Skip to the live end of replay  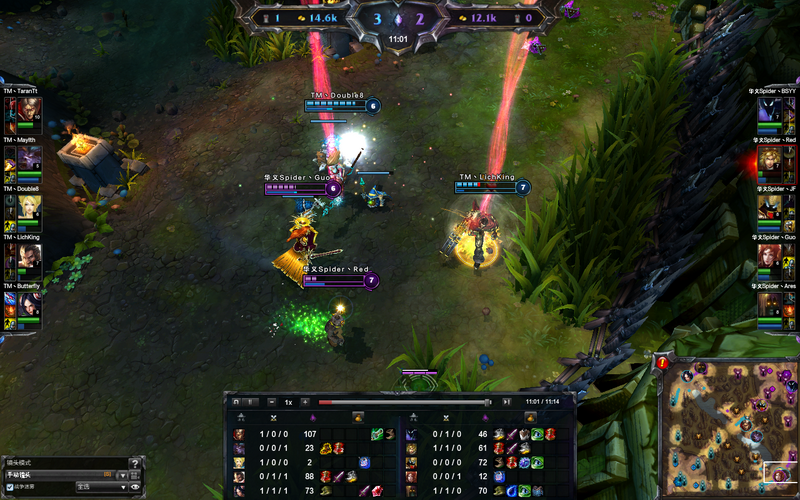click(507, 402)
